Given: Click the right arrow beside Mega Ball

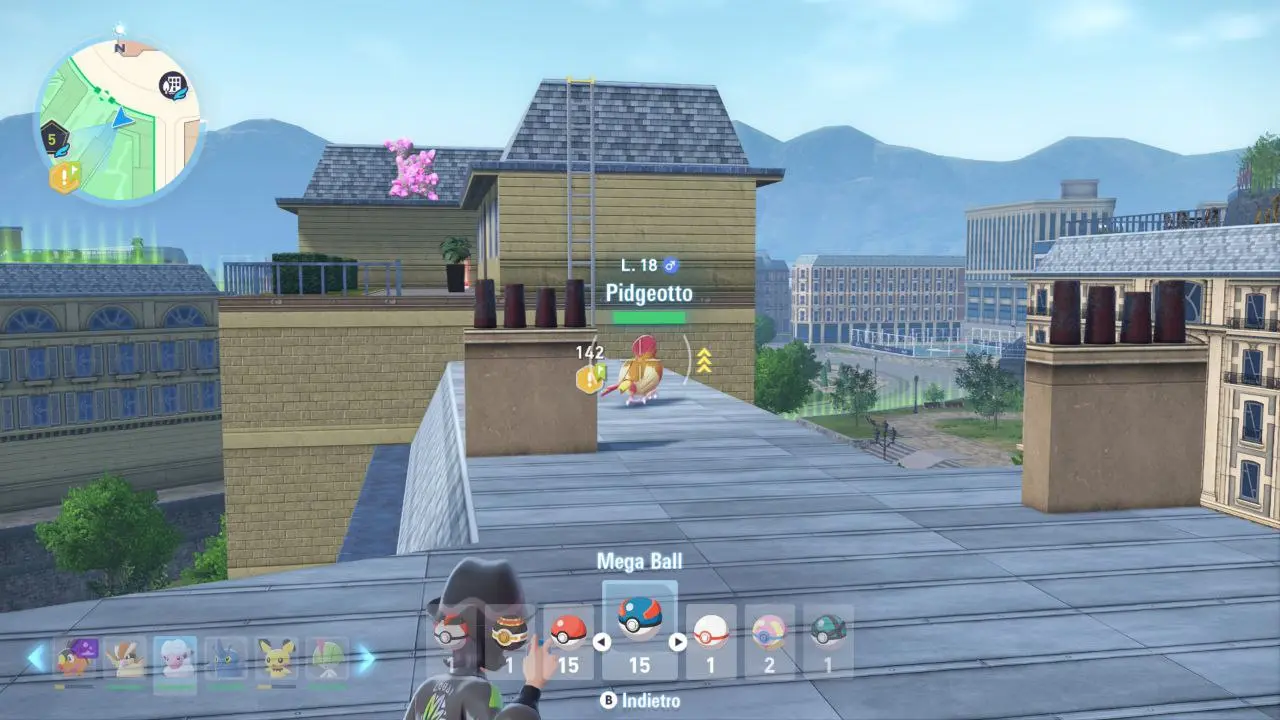Looking at the screenshot, I should pyautogui.click(x=677, y=642).
